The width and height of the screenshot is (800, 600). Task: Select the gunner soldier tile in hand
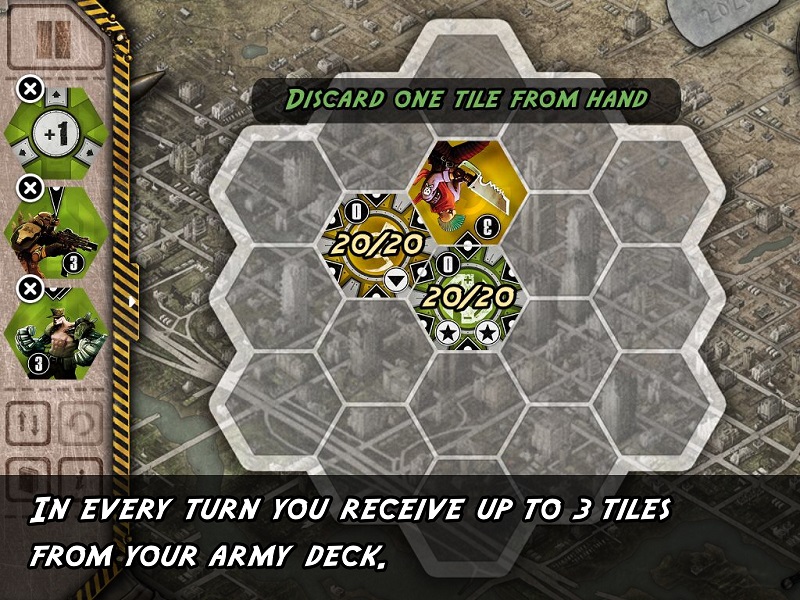[58, 232]
